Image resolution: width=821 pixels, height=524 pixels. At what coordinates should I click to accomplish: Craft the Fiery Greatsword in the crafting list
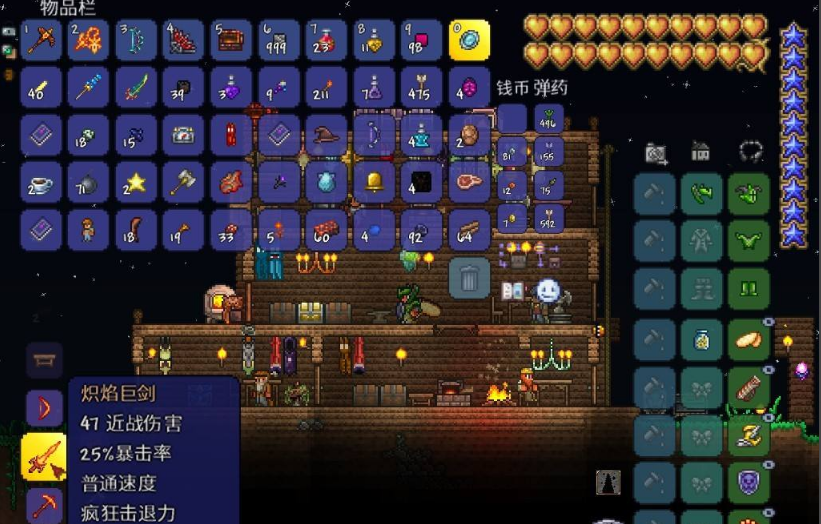pos(44,455)
